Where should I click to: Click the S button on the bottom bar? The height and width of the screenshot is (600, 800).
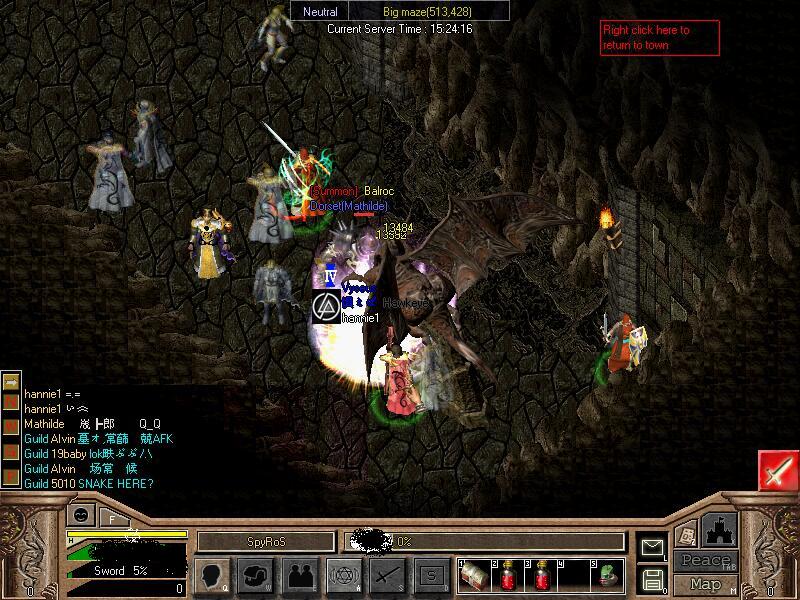tap(431, 575)
